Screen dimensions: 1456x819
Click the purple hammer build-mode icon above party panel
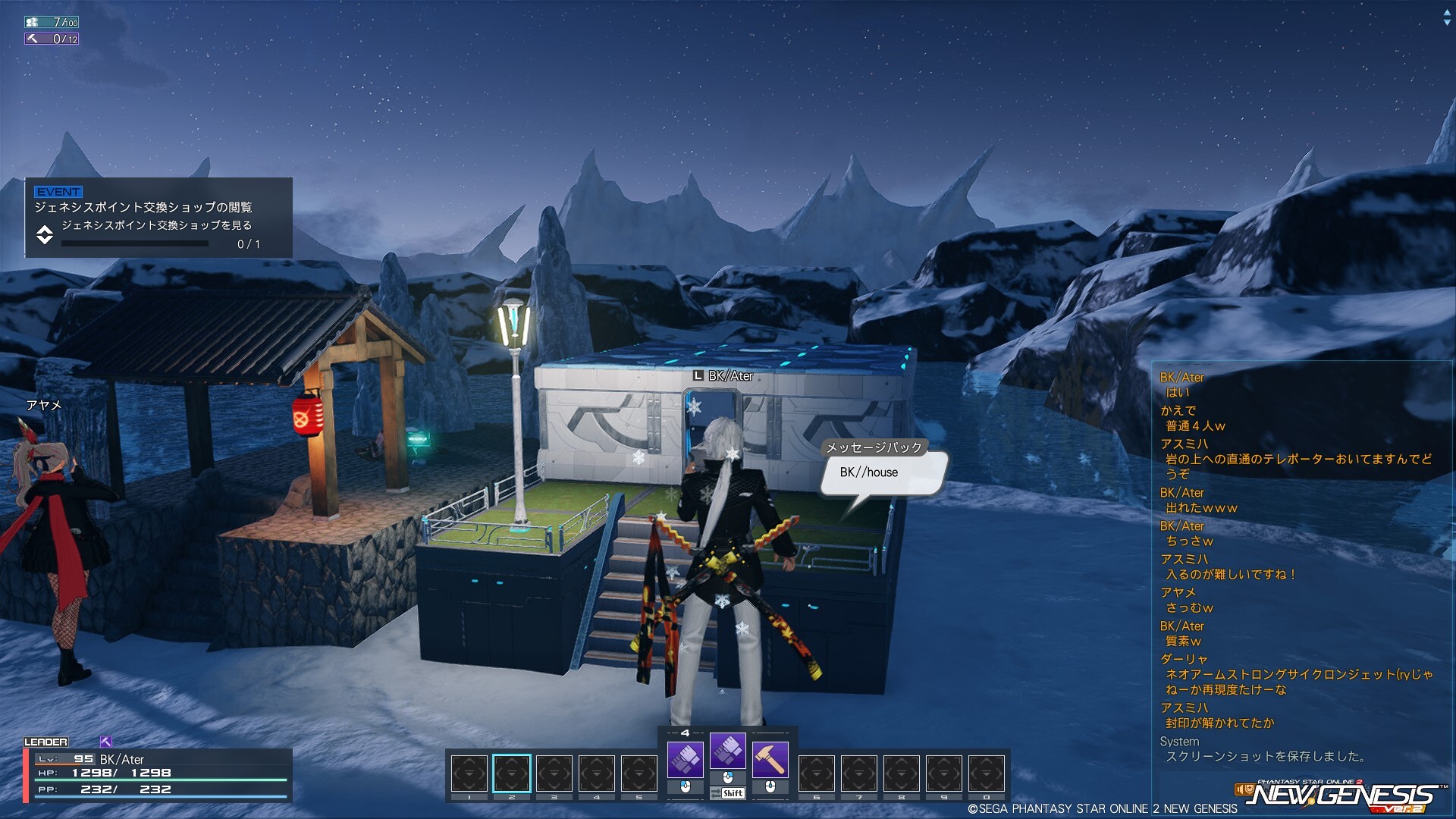pos(106,742)
